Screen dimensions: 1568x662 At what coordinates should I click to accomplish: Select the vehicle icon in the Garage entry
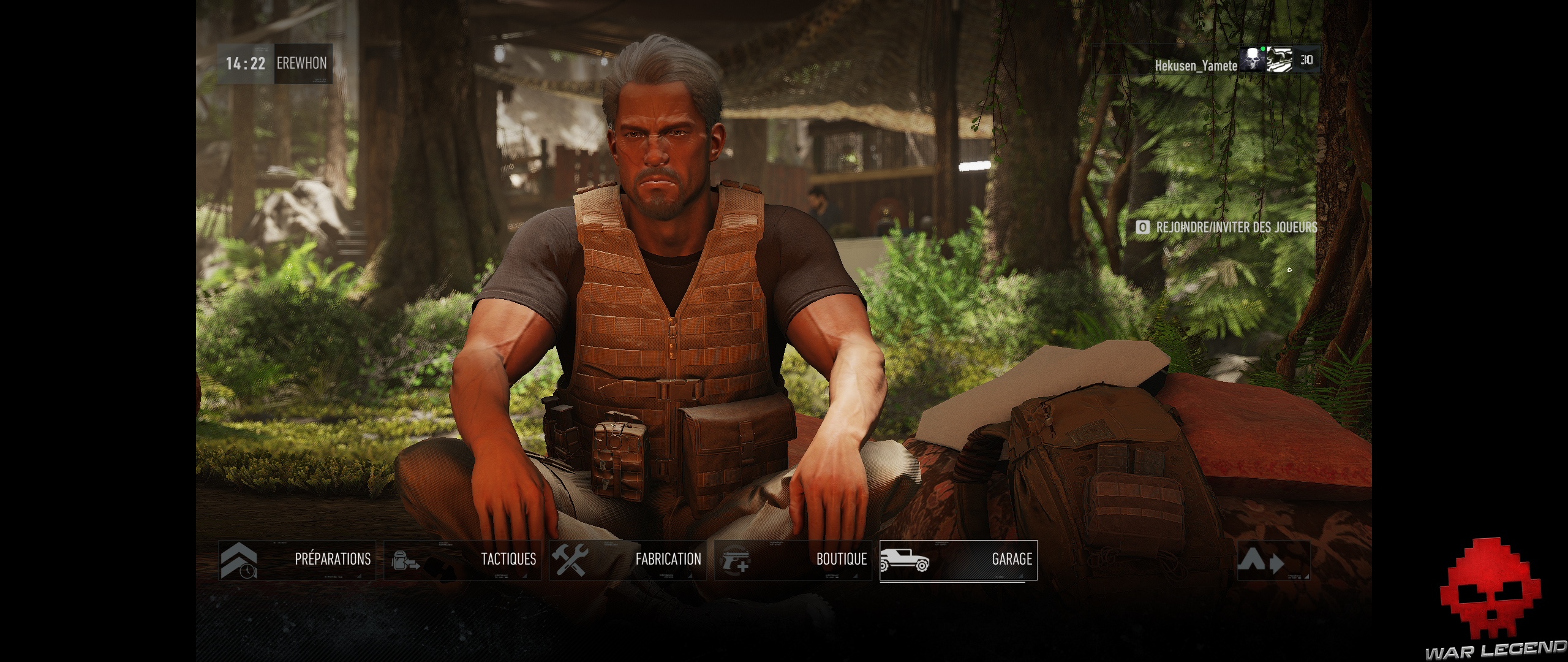click(904, 560)
